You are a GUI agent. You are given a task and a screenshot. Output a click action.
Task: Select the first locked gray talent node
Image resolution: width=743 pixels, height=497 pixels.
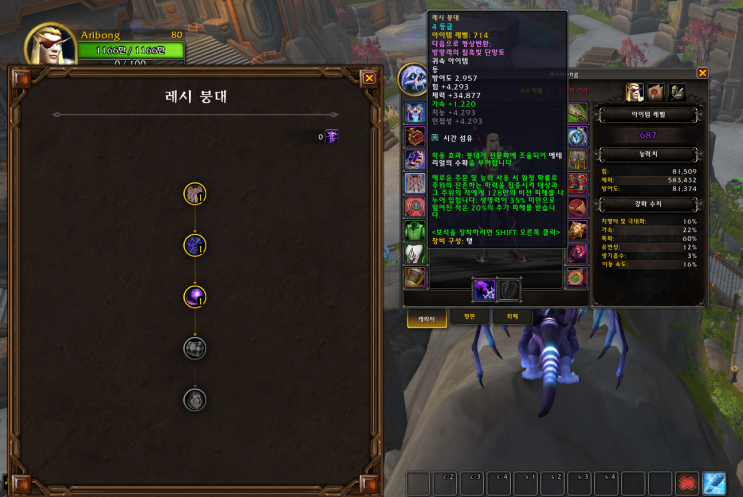195,348
